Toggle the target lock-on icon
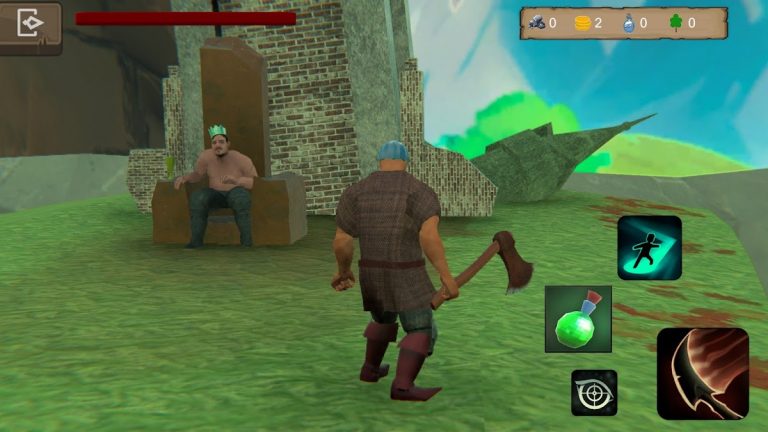This screenshot has height=432, width=768. tap(594, 392)
